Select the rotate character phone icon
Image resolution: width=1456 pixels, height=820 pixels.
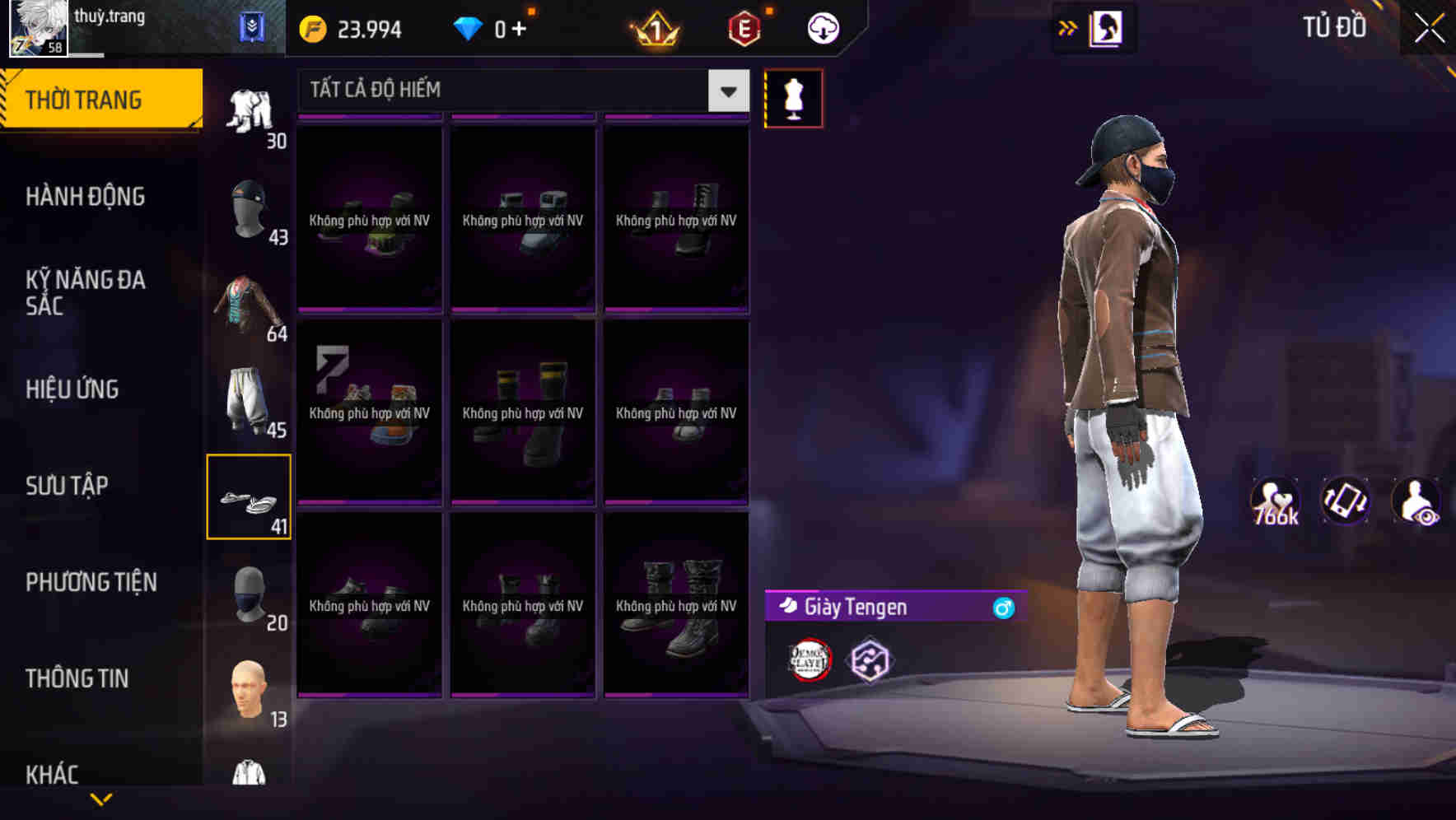click(1346, 501)
